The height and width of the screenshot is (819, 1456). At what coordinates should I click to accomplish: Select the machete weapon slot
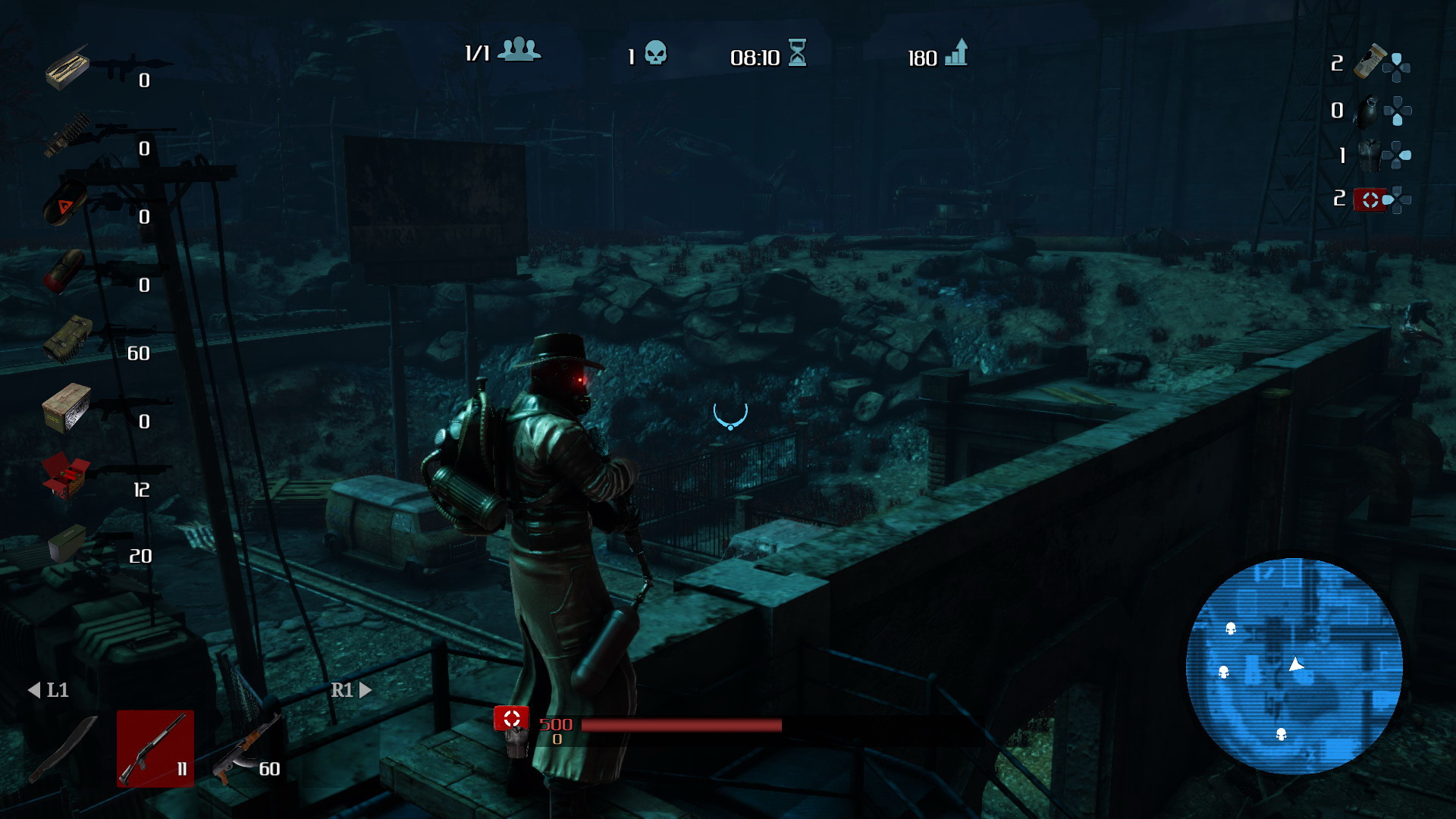(x=64, y=748)
